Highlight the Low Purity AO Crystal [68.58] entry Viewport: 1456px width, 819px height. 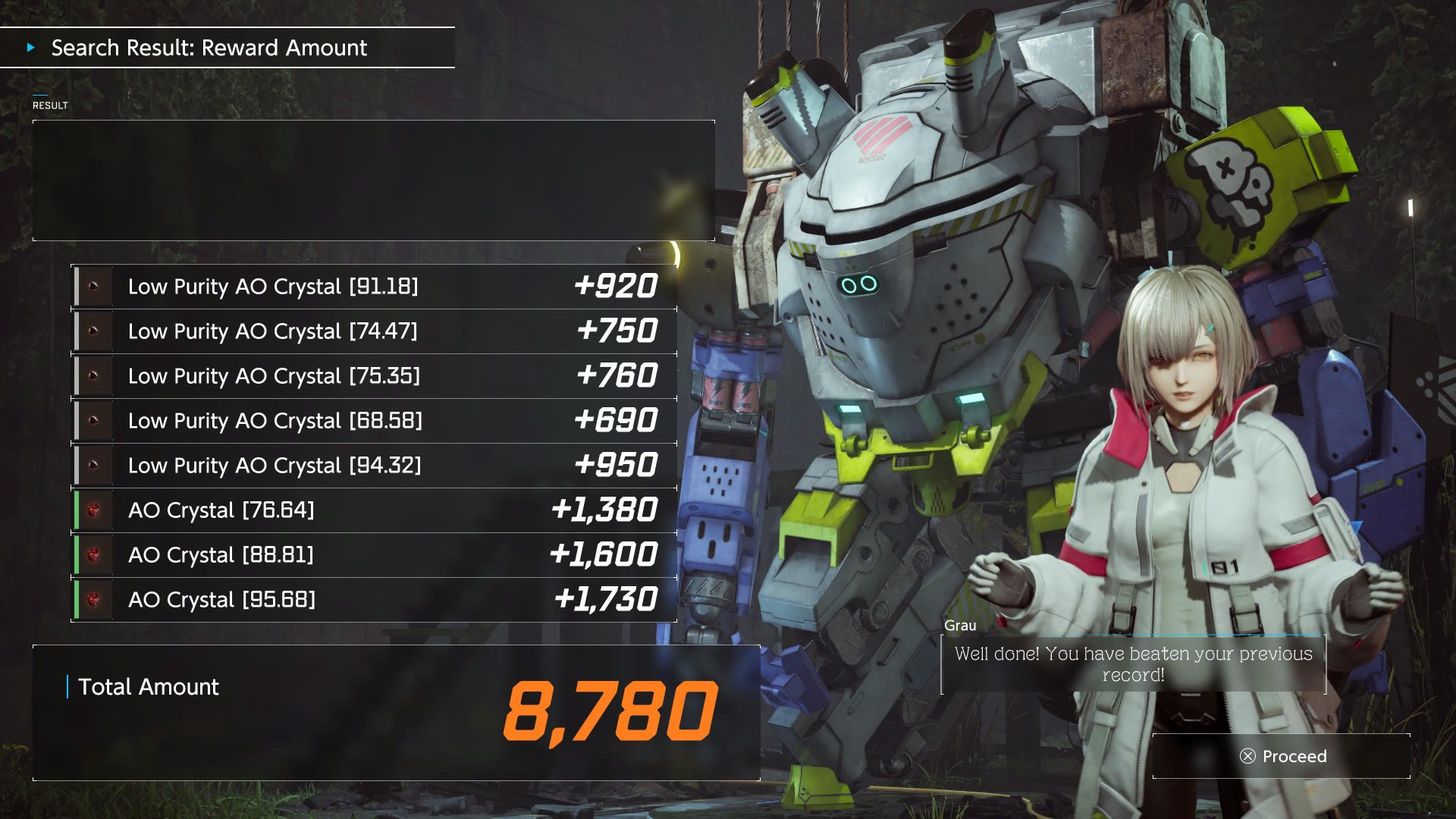coord(375,421)
